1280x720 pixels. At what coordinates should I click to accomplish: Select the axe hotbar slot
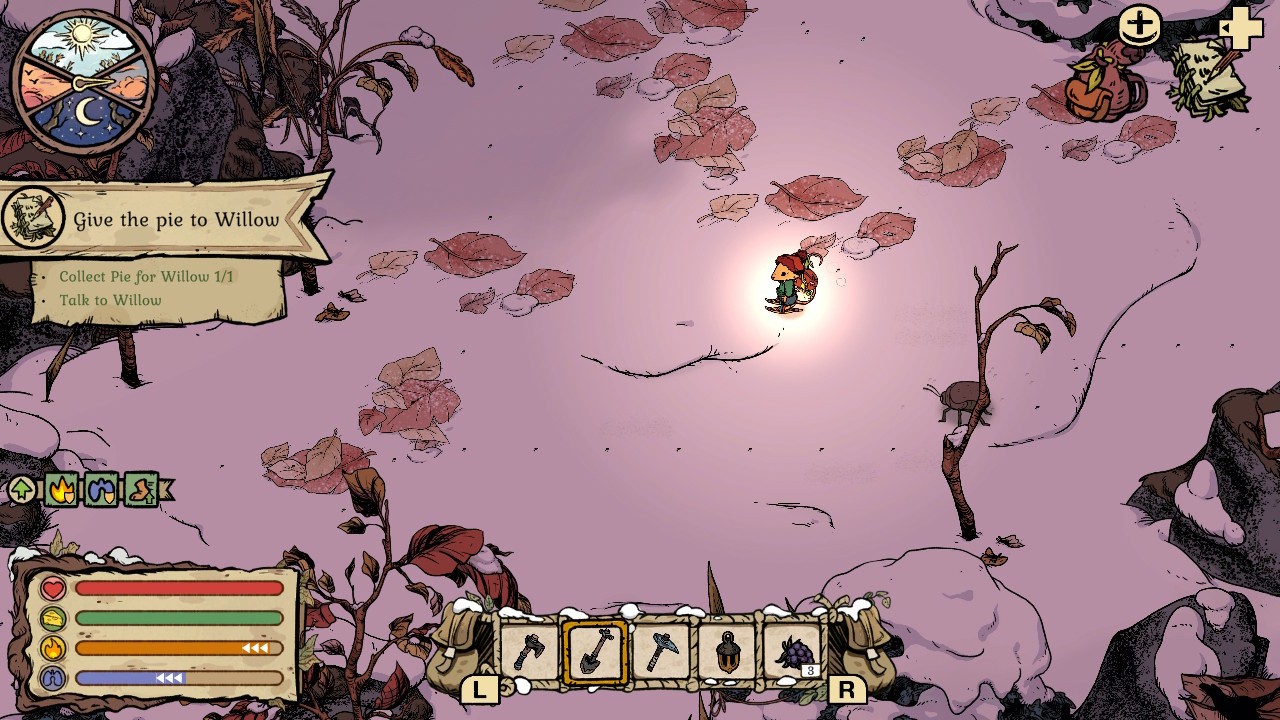[x=530, y=653]
